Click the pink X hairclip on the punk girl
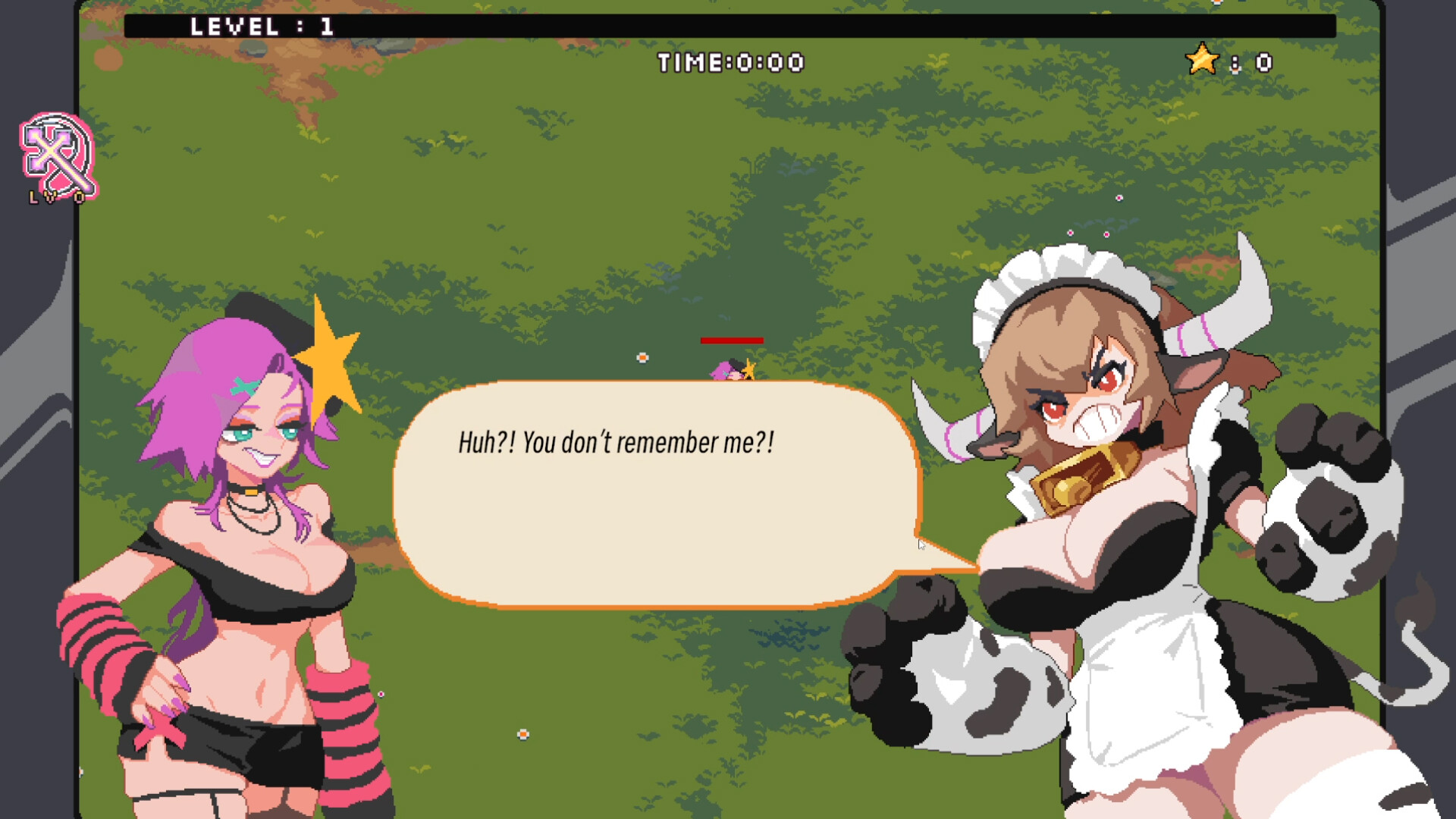Image resolution: width=1456 pixels, height=819 pixels. tap(244, 386)
